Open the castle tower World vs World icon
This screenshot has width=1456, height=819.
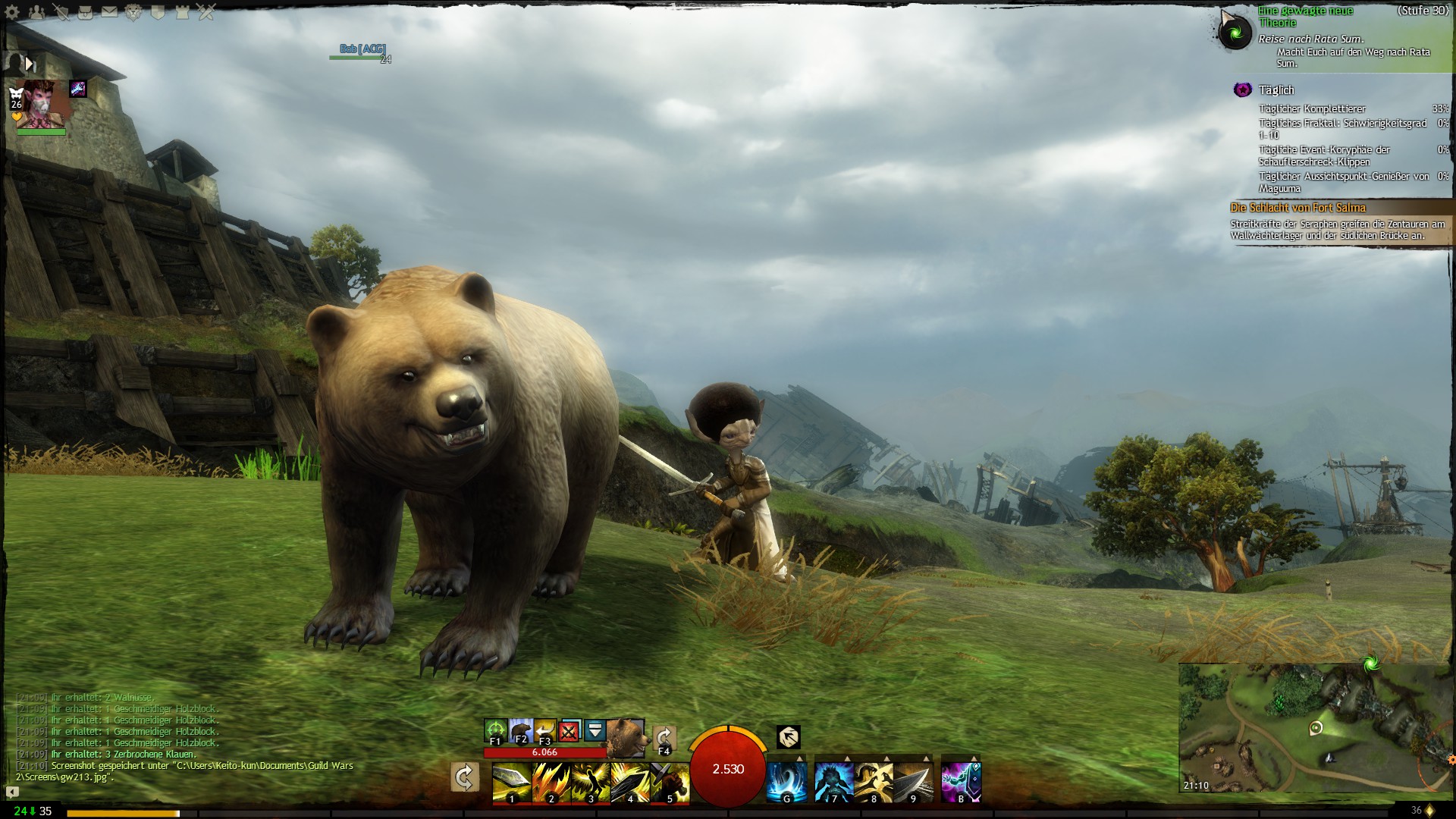point(182,12)
